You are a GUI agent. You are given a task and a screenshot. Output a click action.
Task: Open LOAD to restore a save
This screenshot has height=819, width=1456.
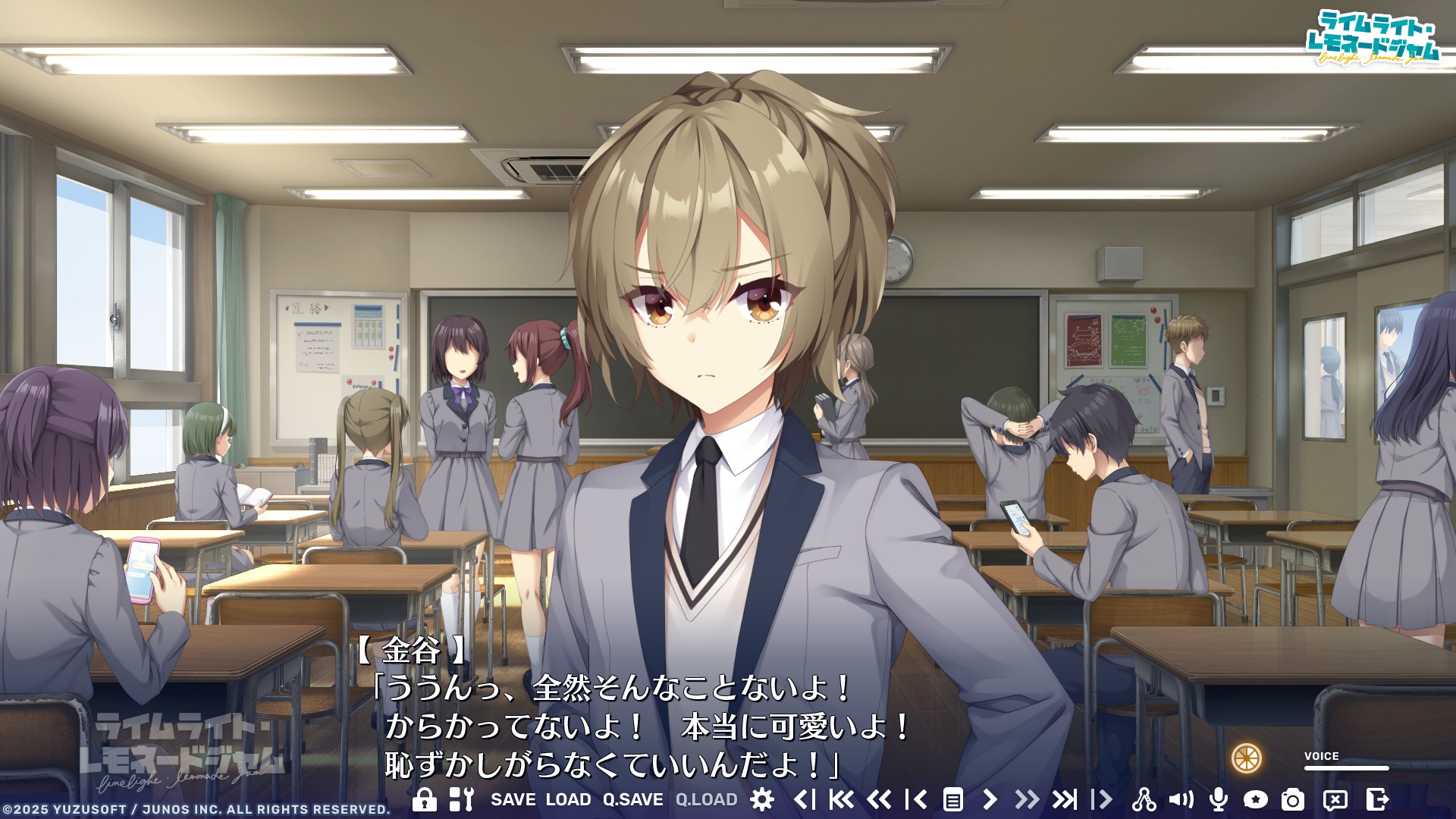(567, 797)
